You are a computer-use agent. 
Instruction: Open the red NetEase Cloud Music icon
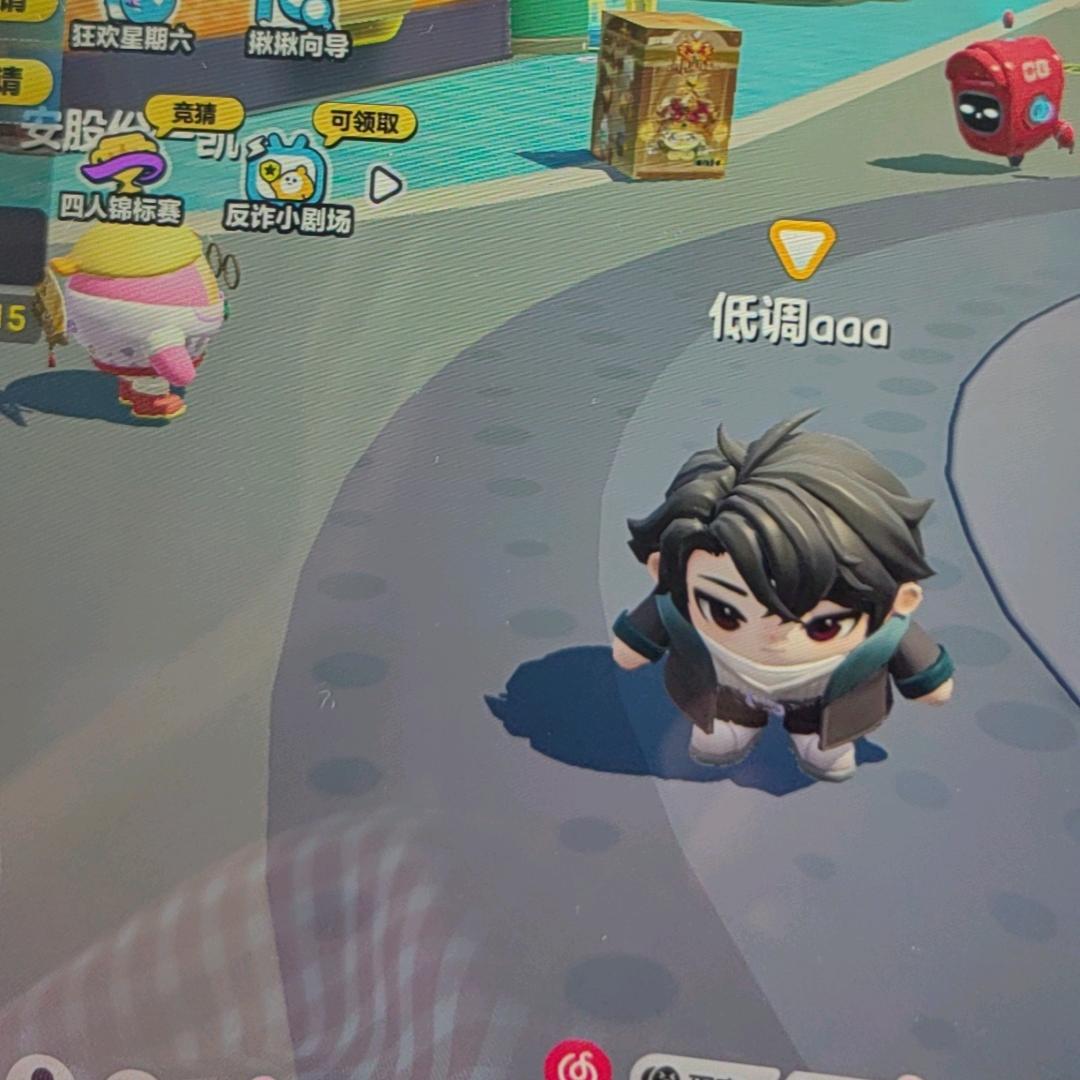(x=578, y=1064)
